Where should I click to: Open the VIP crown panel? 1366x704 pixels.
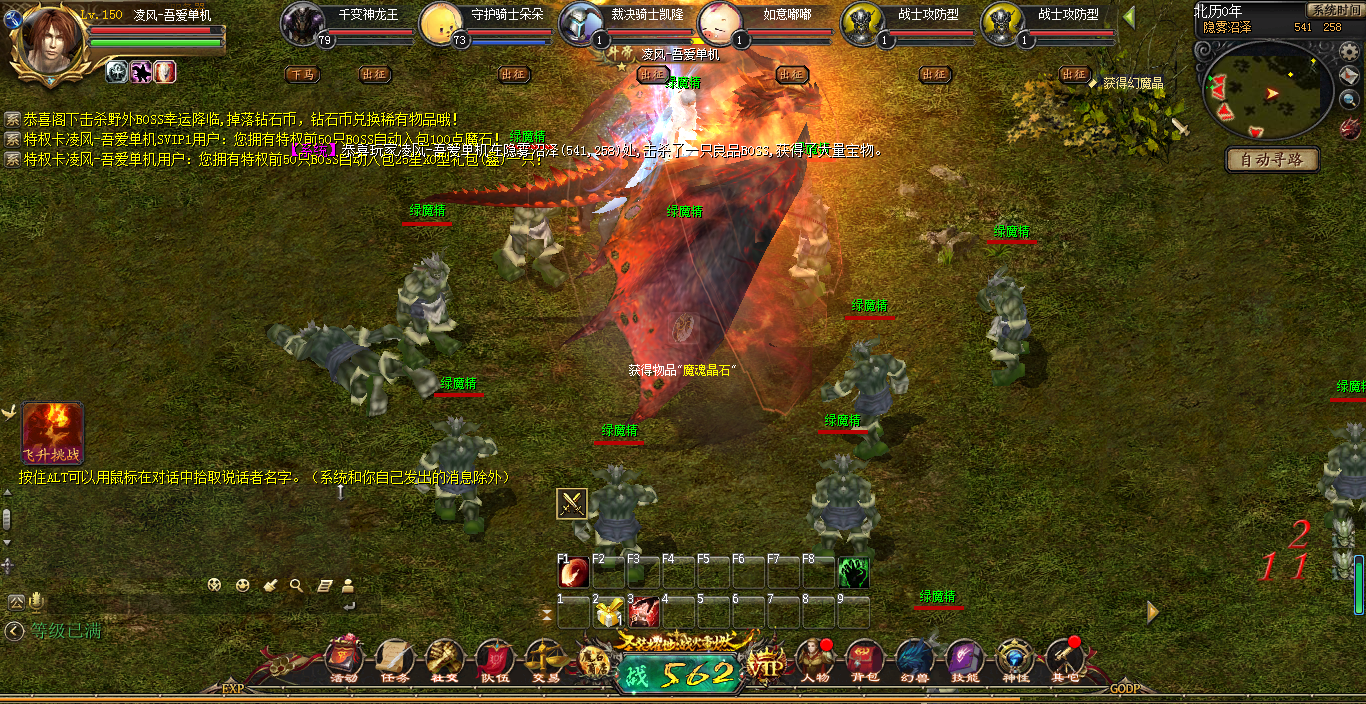tap(768, 665)
